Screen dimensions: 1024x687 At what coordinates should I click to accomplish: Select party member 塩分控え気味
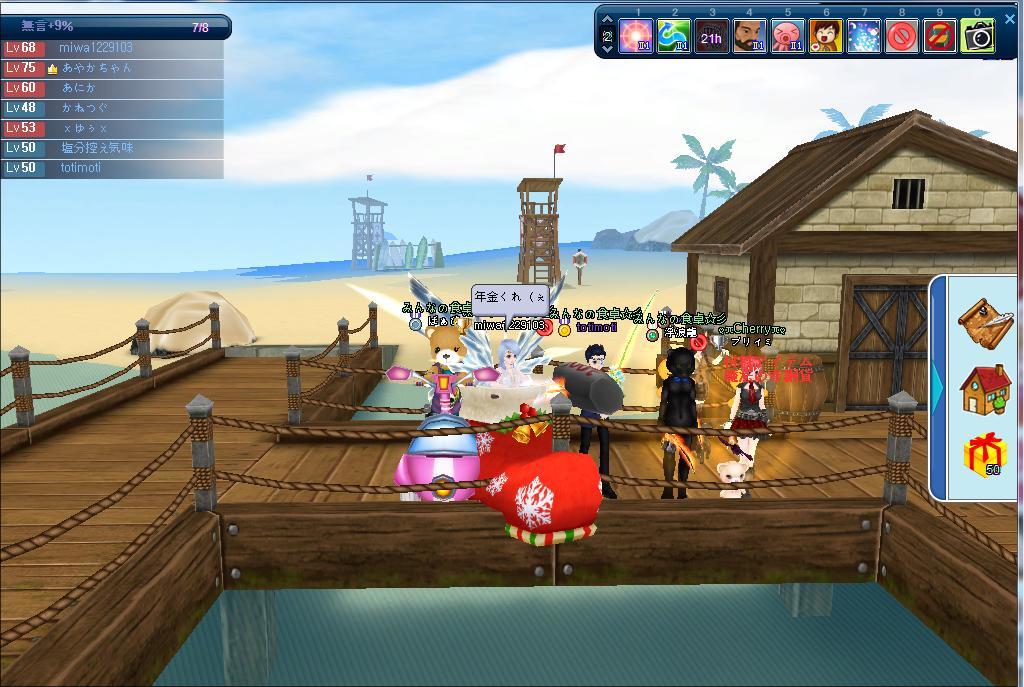click(x=96, y=148)
